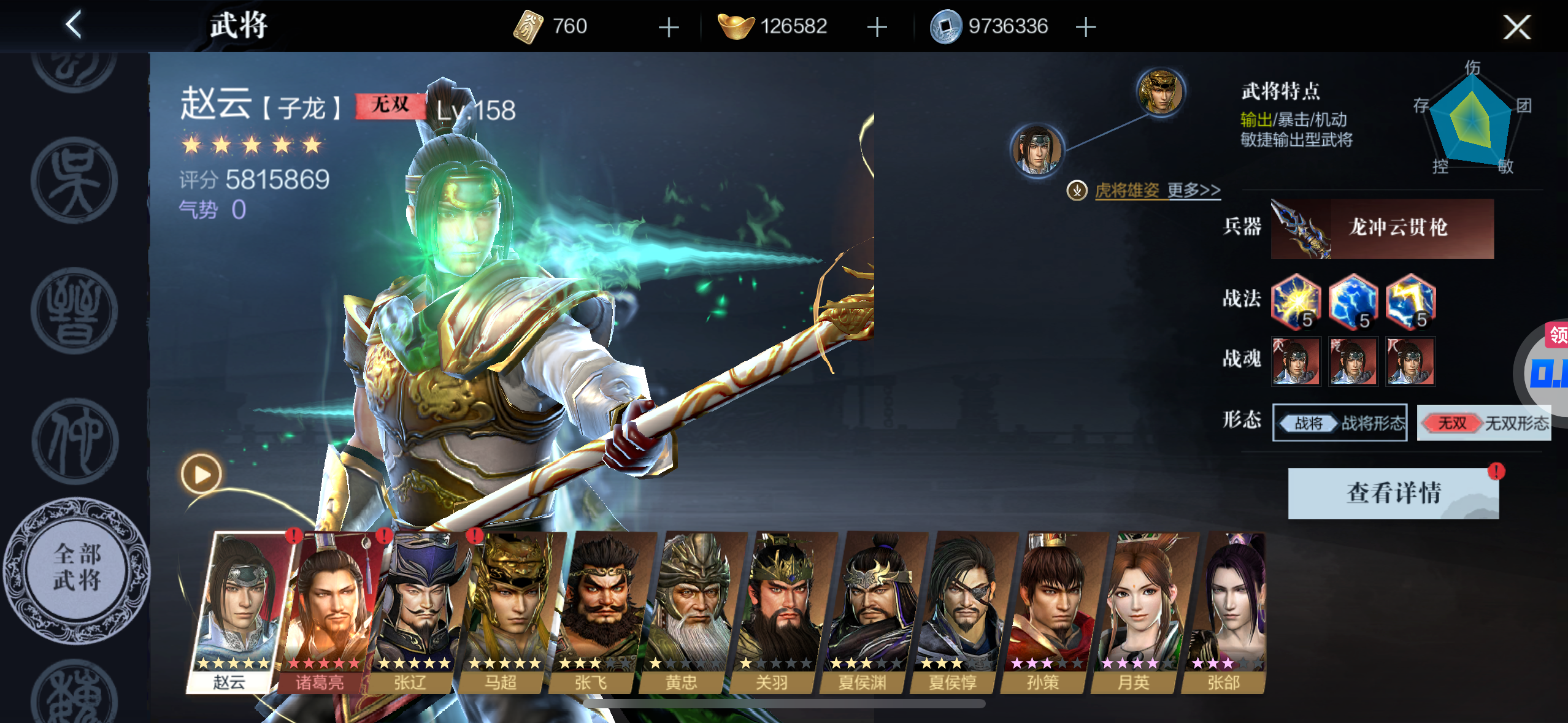Open 查看详情 to view details
Image resolution: width=1568 pixels, height=723 pixels.
point(1393,493)
